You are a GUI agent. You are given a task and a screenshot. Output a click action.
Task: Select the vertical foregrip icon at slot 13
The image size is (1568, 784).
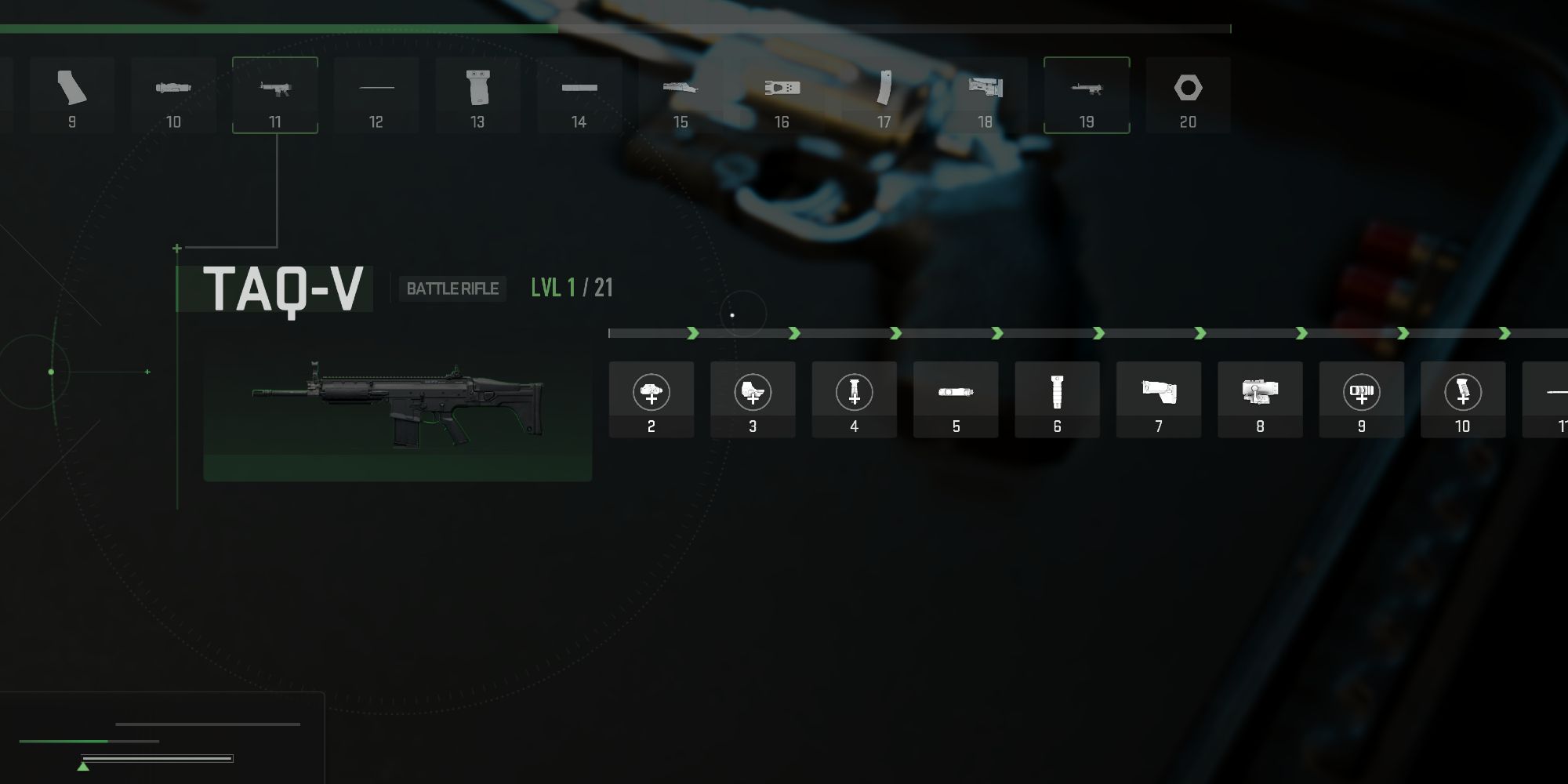[x=477, y=94]
